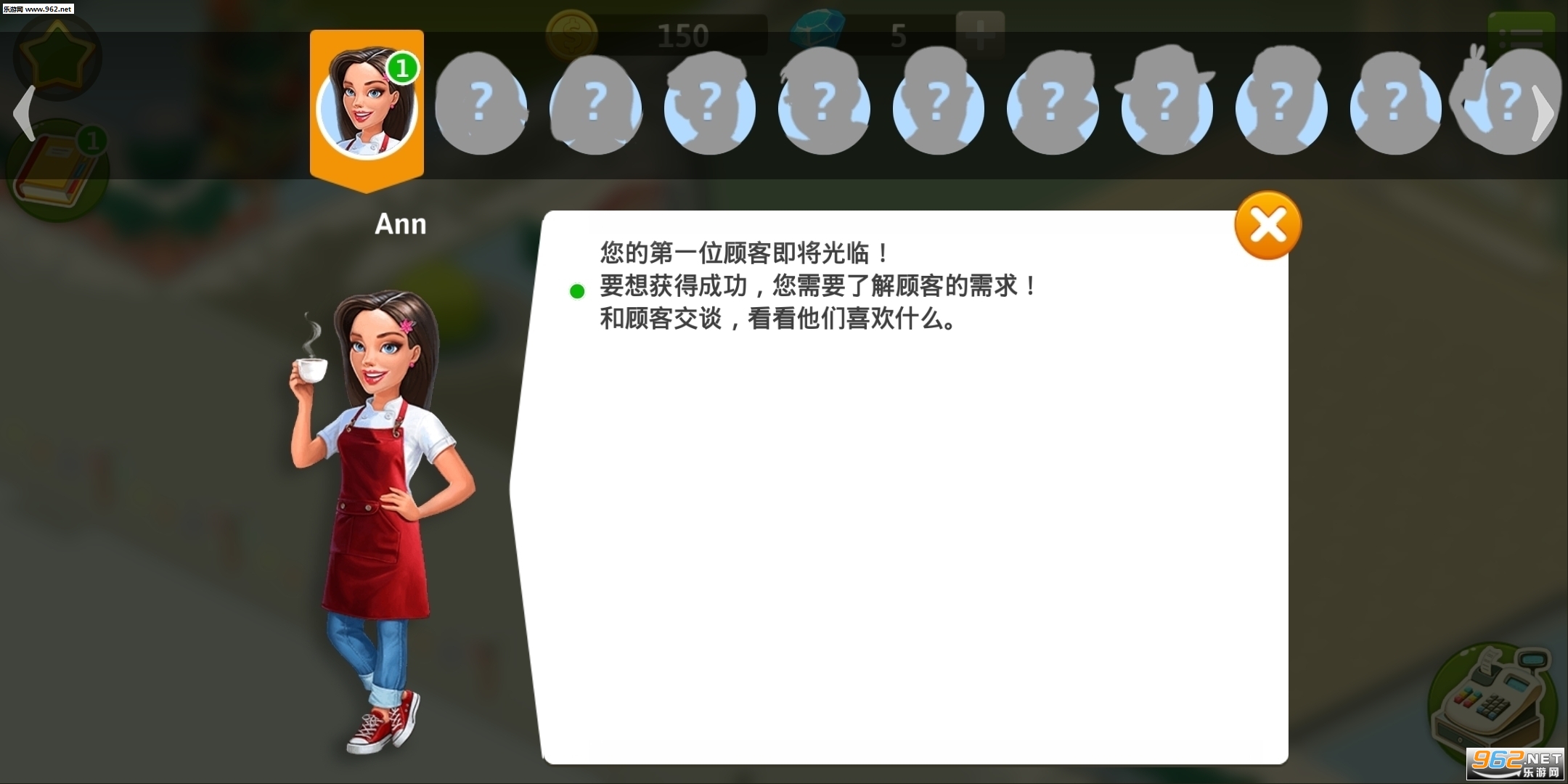Viewport: 1568px width, 784px height.
Task: Tap the customer wearing a hat silhouette
Action: click(1167, 107)
